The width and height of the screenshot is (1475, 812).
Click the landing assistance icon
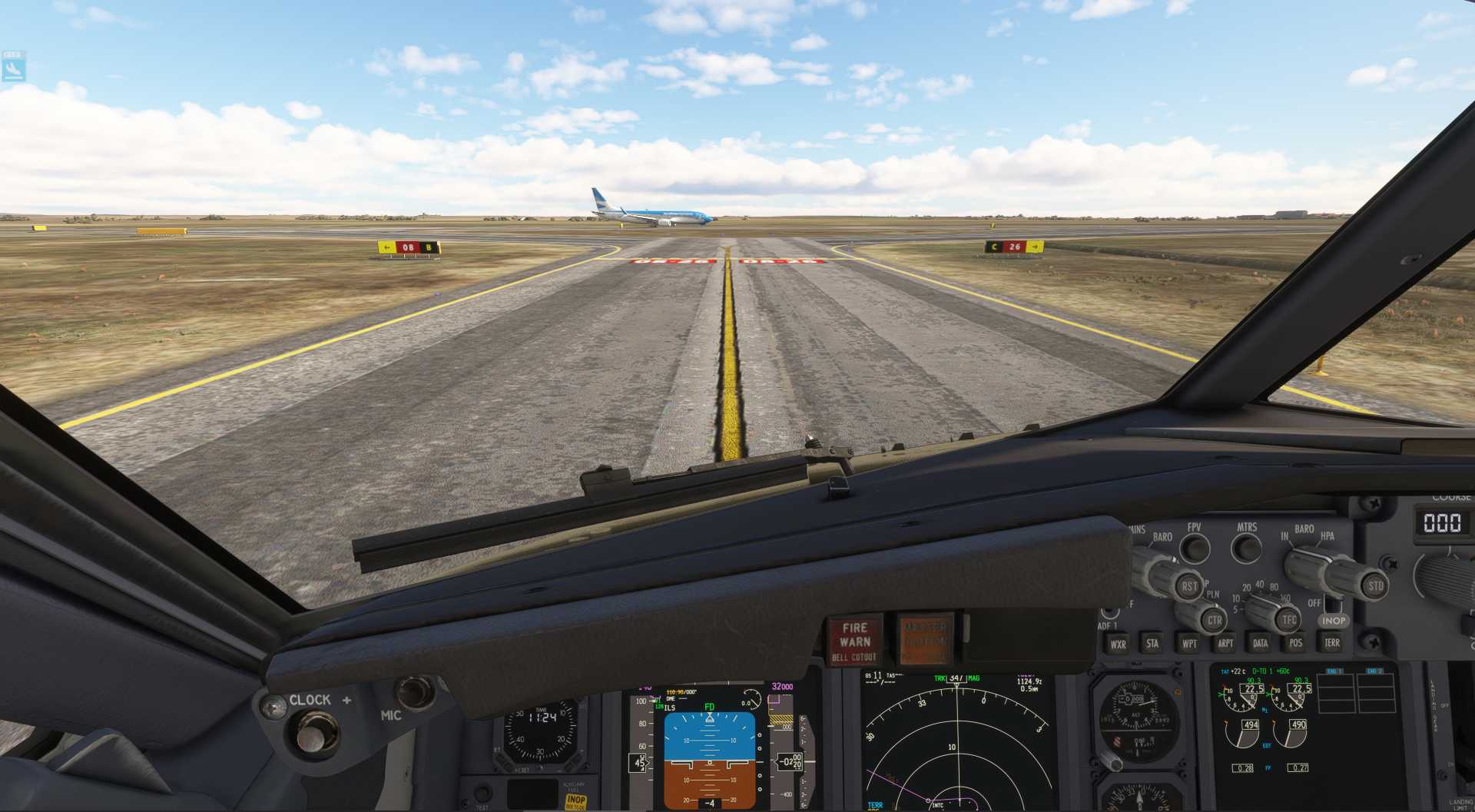(13, 69)
